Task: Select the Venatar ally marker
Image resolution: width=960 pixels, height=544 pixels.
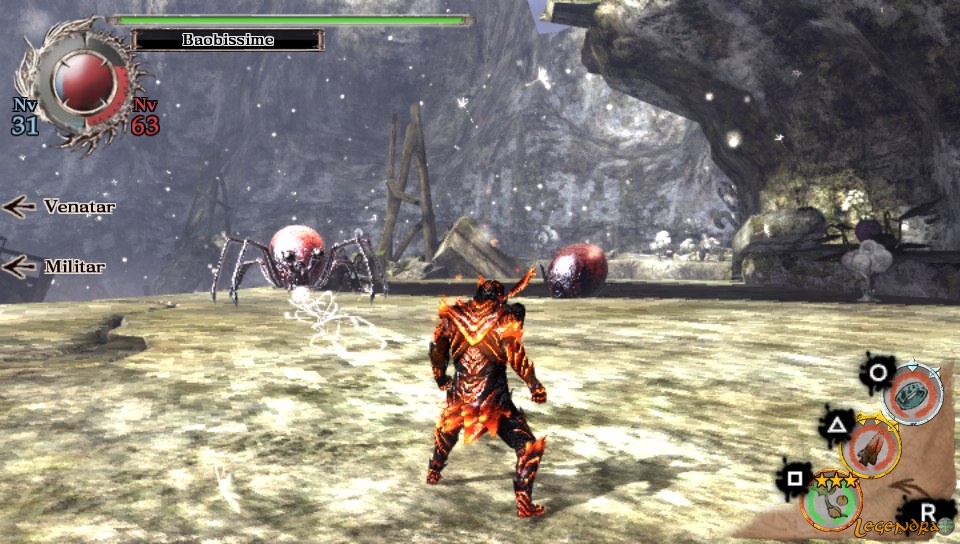Action: tap(60, 207)
